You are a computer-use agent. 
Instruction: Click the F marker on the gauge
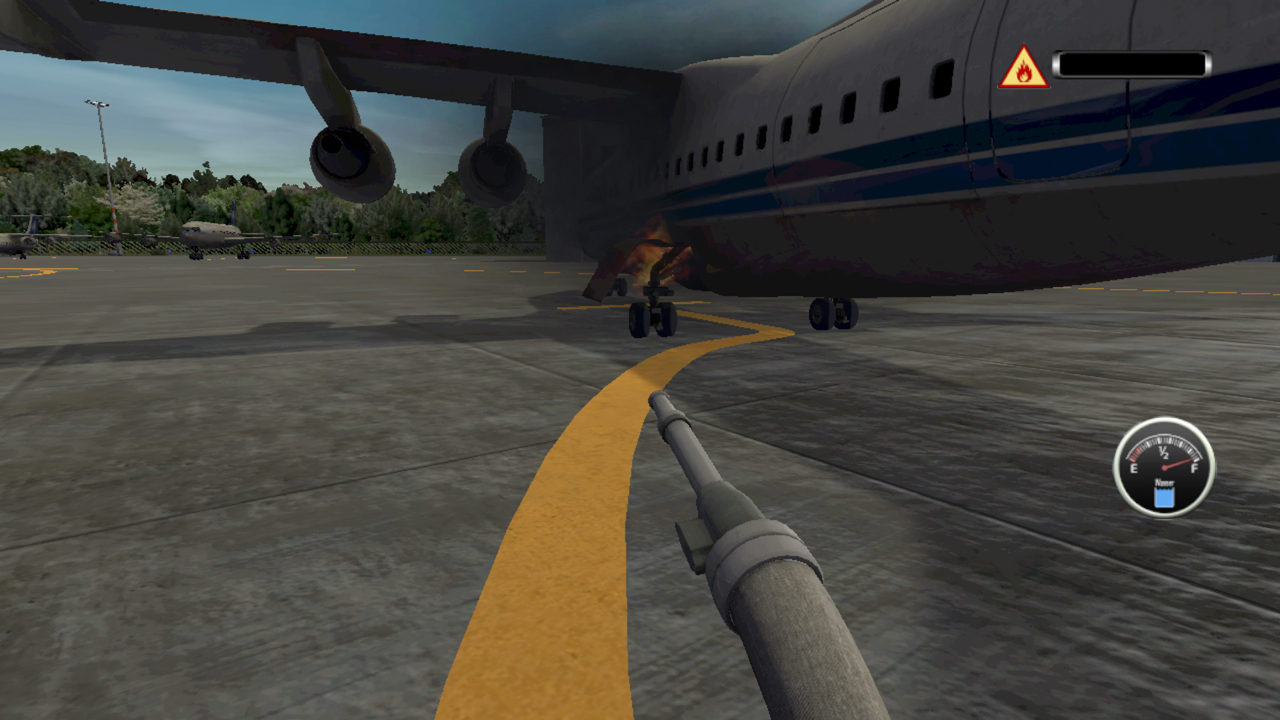(1195, 468)
